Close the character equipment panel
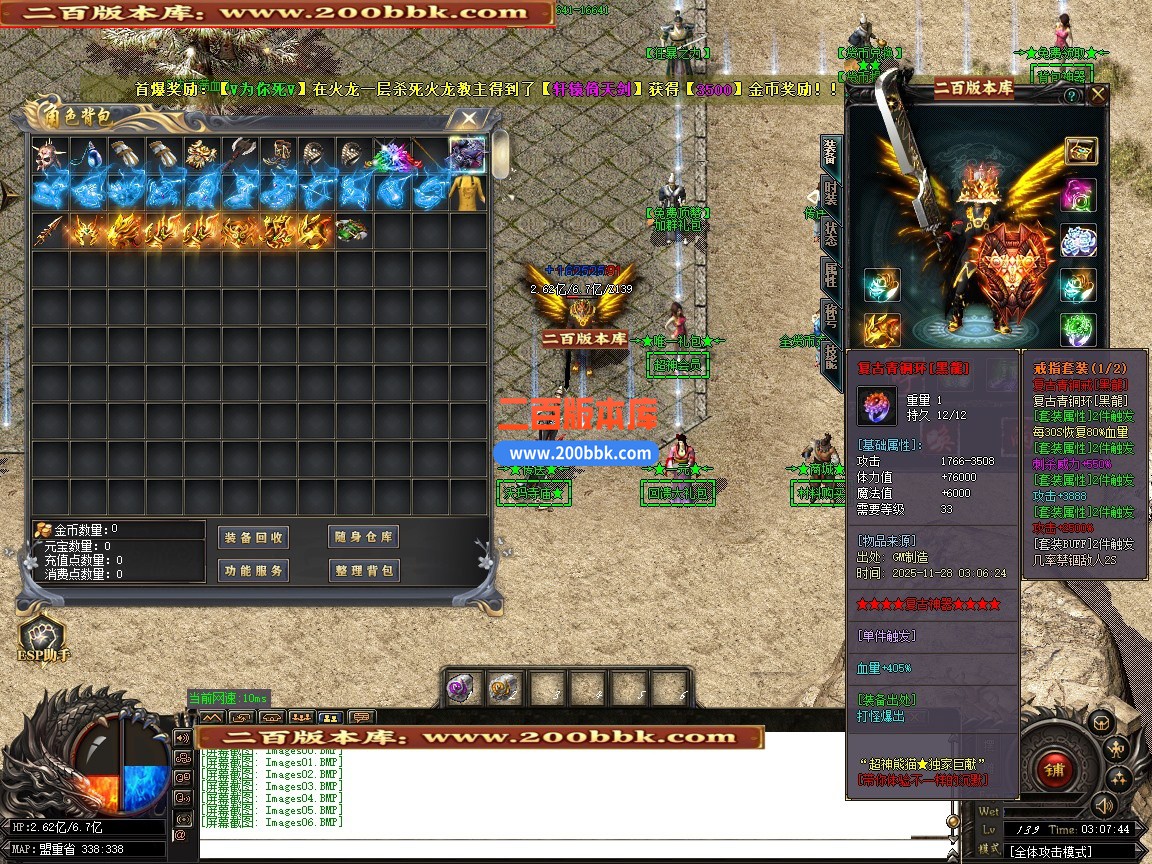 click(1097, 95)
